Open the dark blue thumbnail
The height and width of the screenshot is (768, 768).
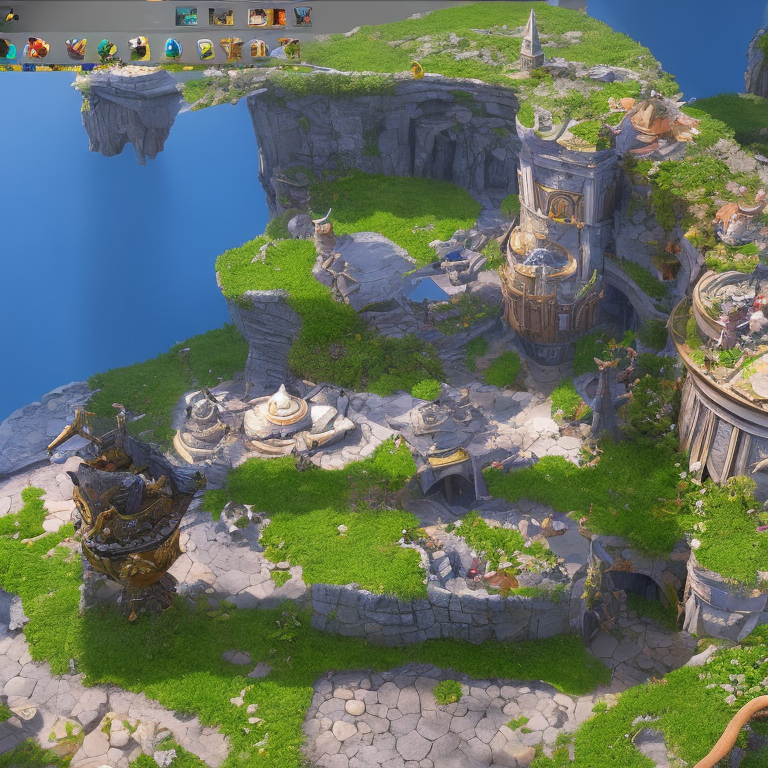click(302, 16)
